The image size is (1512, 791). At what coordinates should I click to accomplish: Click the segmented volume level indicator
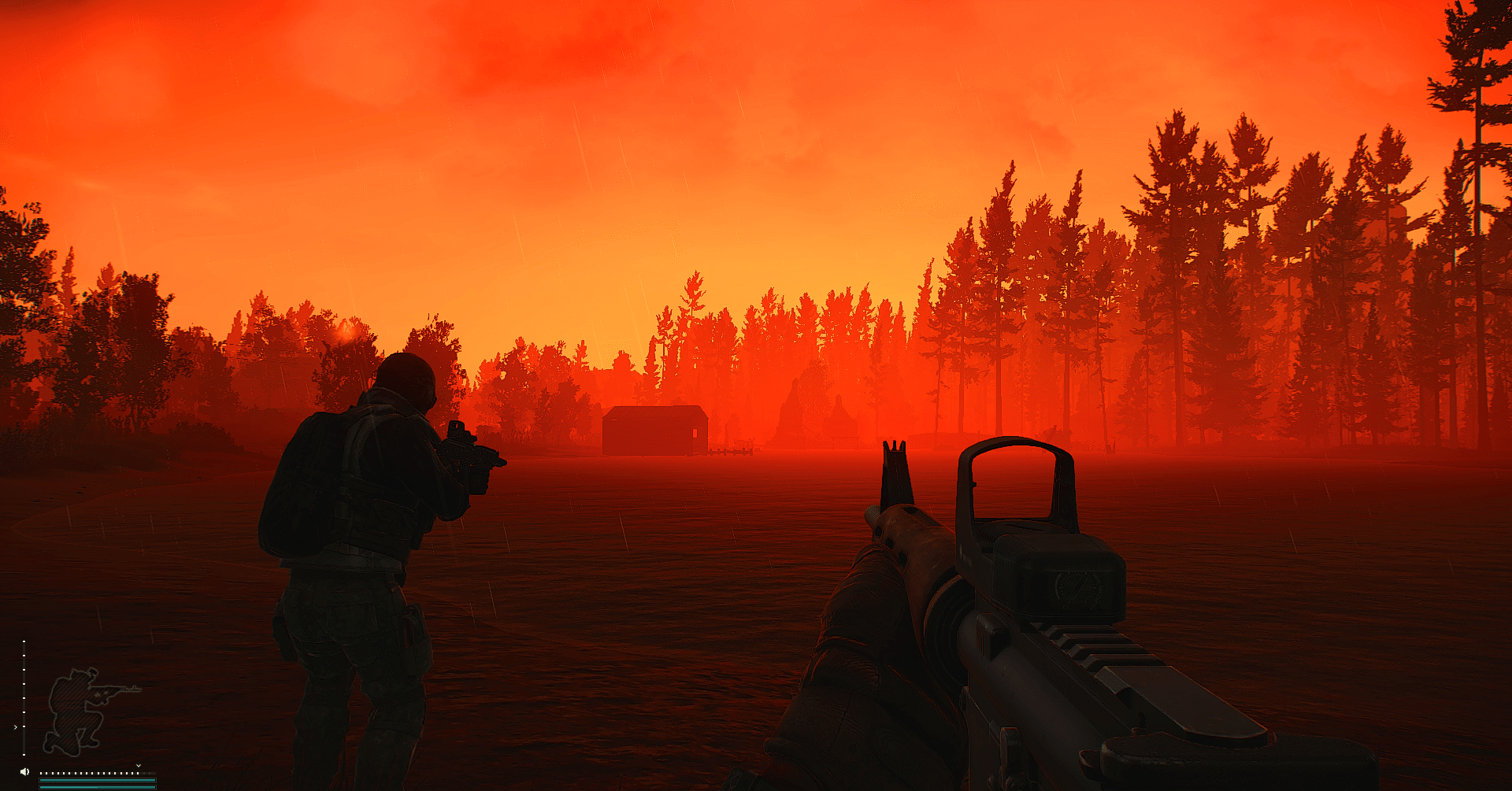pos(98,773)
